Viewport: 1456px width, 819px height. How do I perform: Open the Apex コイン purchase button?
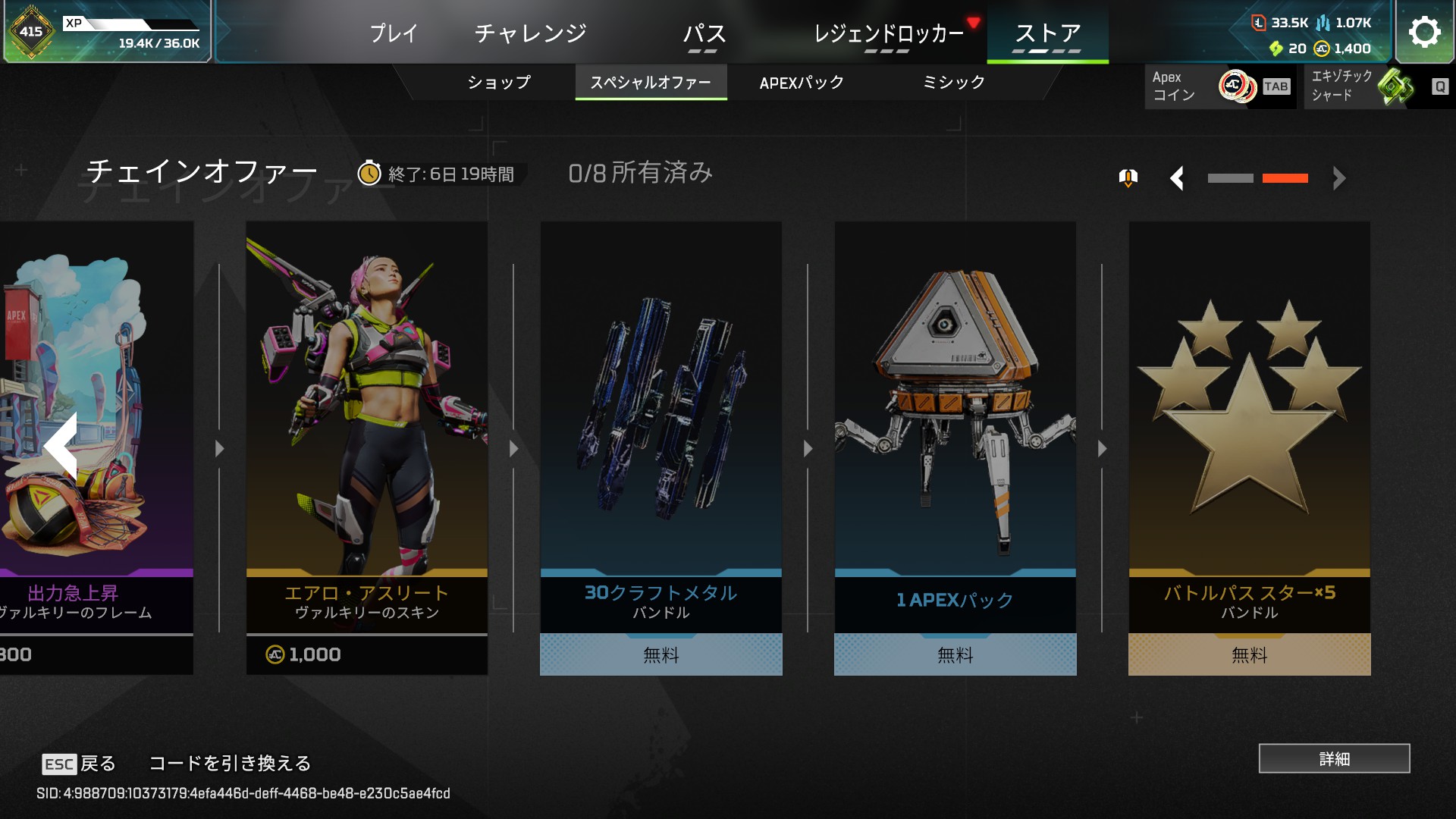(1219, 86)
